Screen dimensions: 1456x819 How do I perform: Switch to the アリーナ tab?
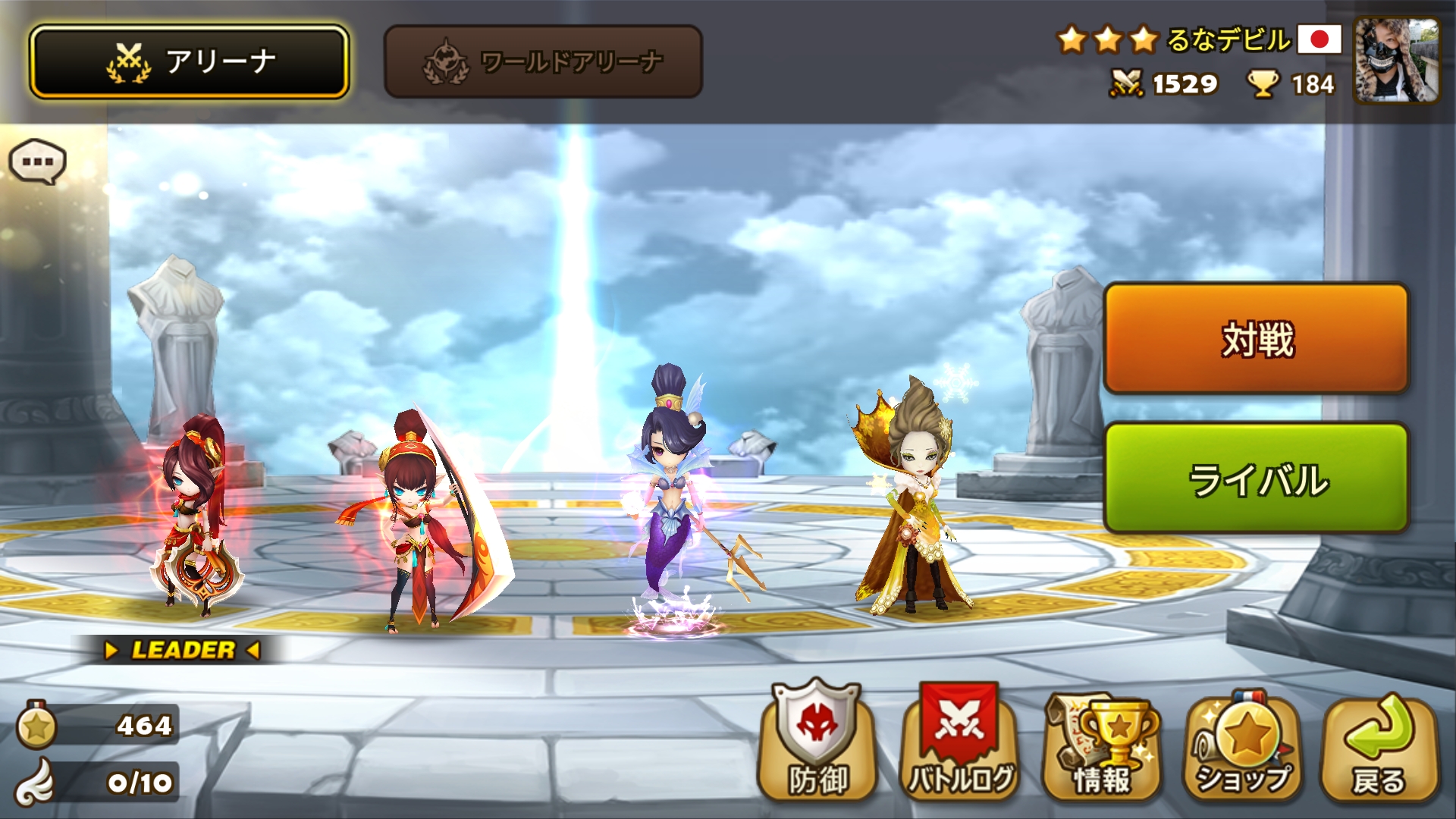coord(190,62)
